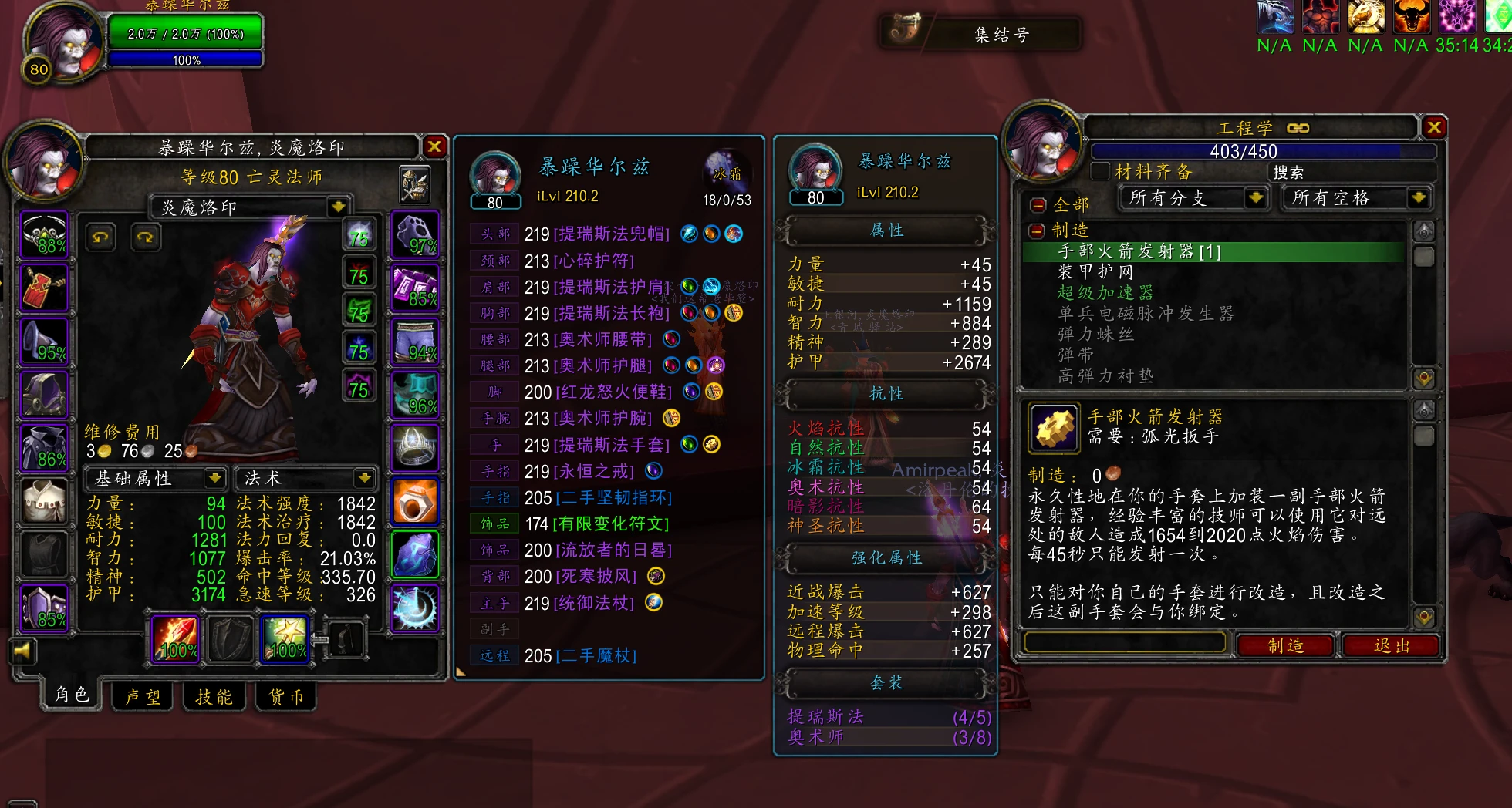Toggle the 材料齐备 checkbox
This screenshot has width=1512, height=808.
[x=1101, y=171]
